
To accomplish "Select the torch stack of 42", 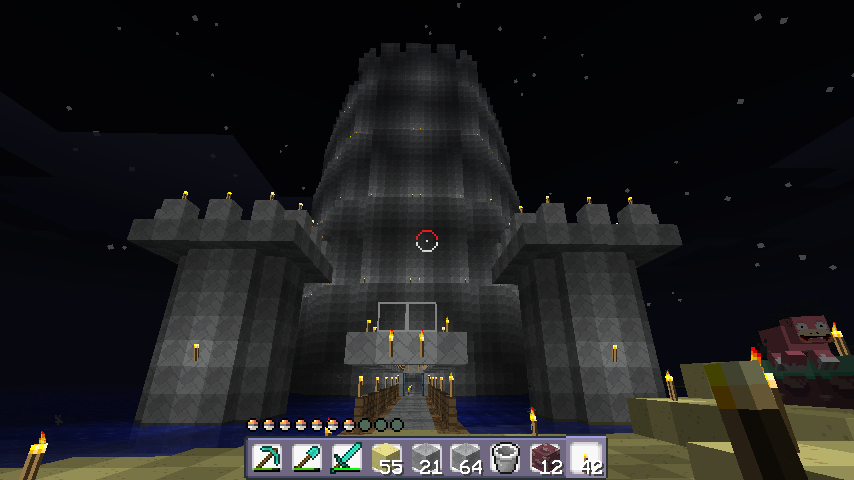I will (x=587, y=458).
